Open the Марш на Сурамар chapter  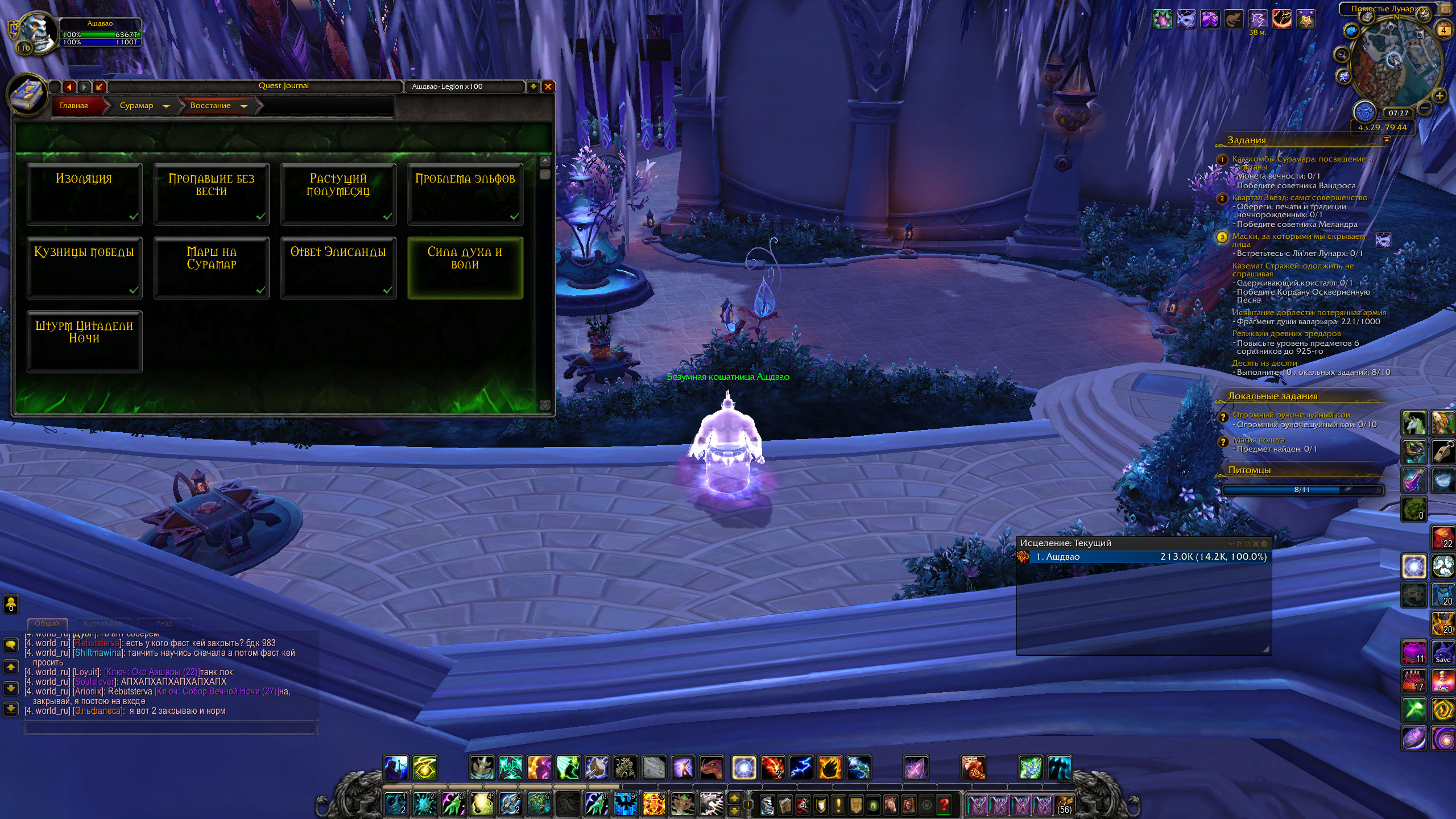point(211,267)
